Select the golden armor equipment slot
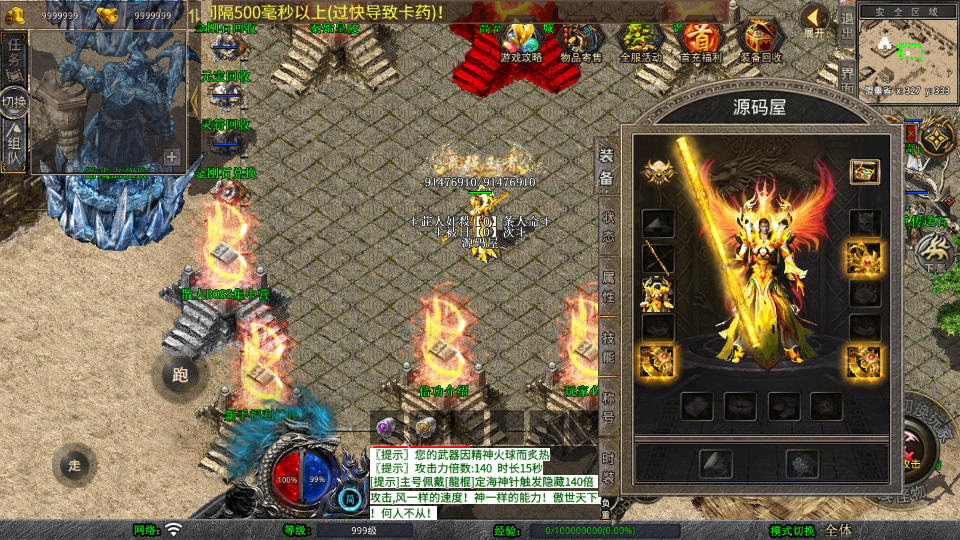Viewport: 960px width, 540px height. coord(657,293)
